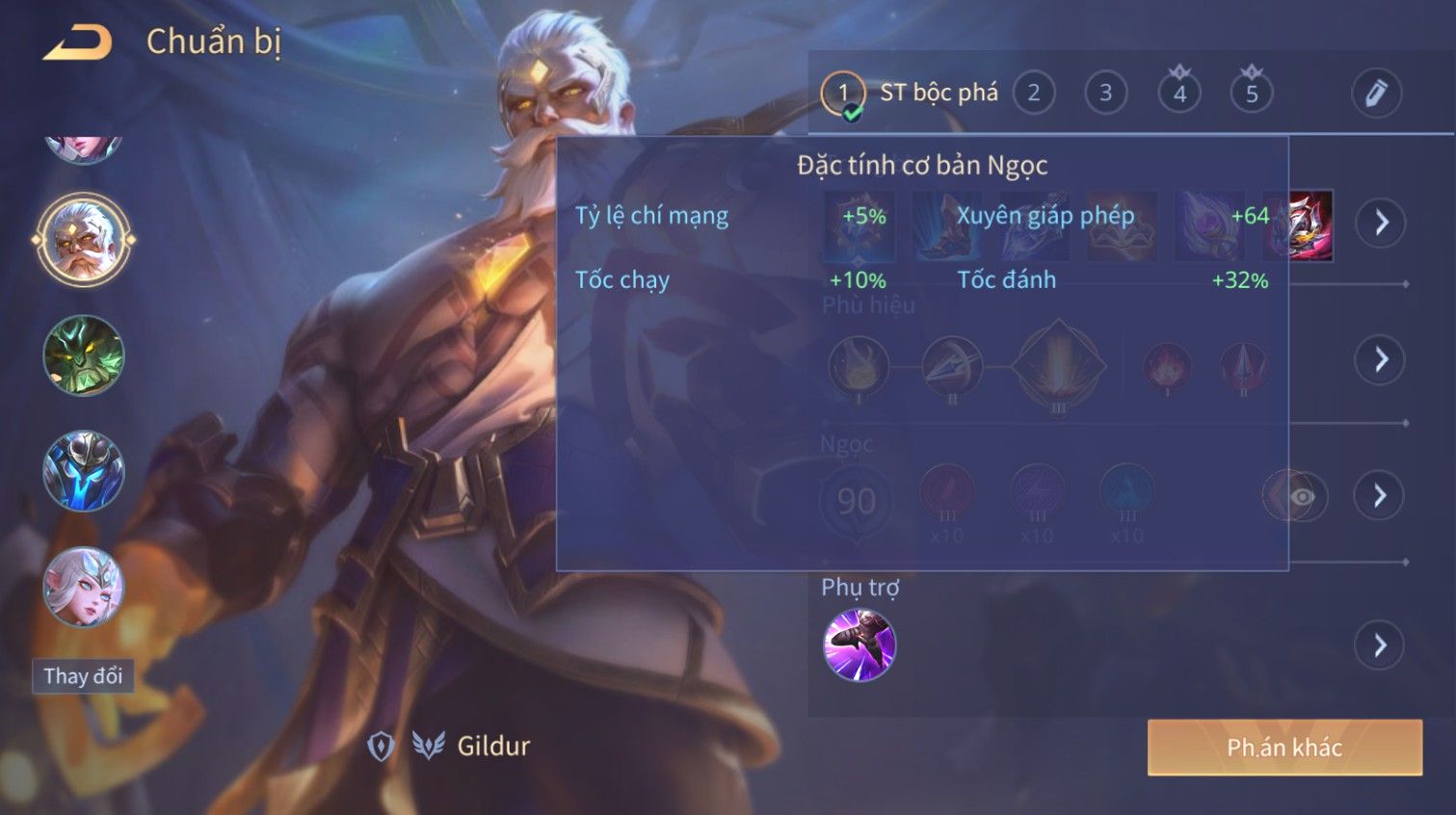Switch to loadout preset 2
Image resolution: width=1456 pixels, height=815 pixels.
point(1033,93)
